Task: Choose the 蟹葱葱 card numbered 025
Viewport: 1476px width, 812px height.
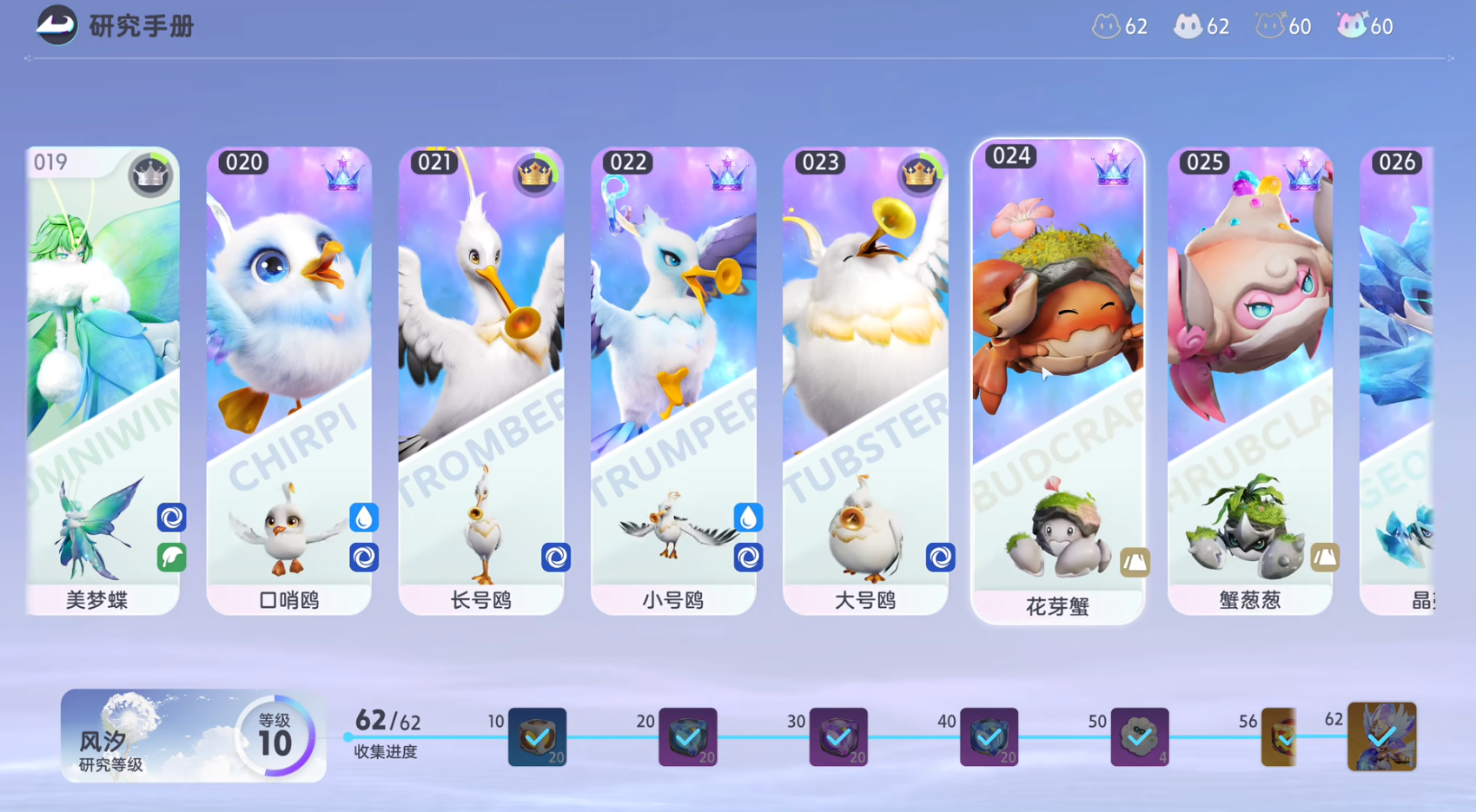Action: [1250, 380]
